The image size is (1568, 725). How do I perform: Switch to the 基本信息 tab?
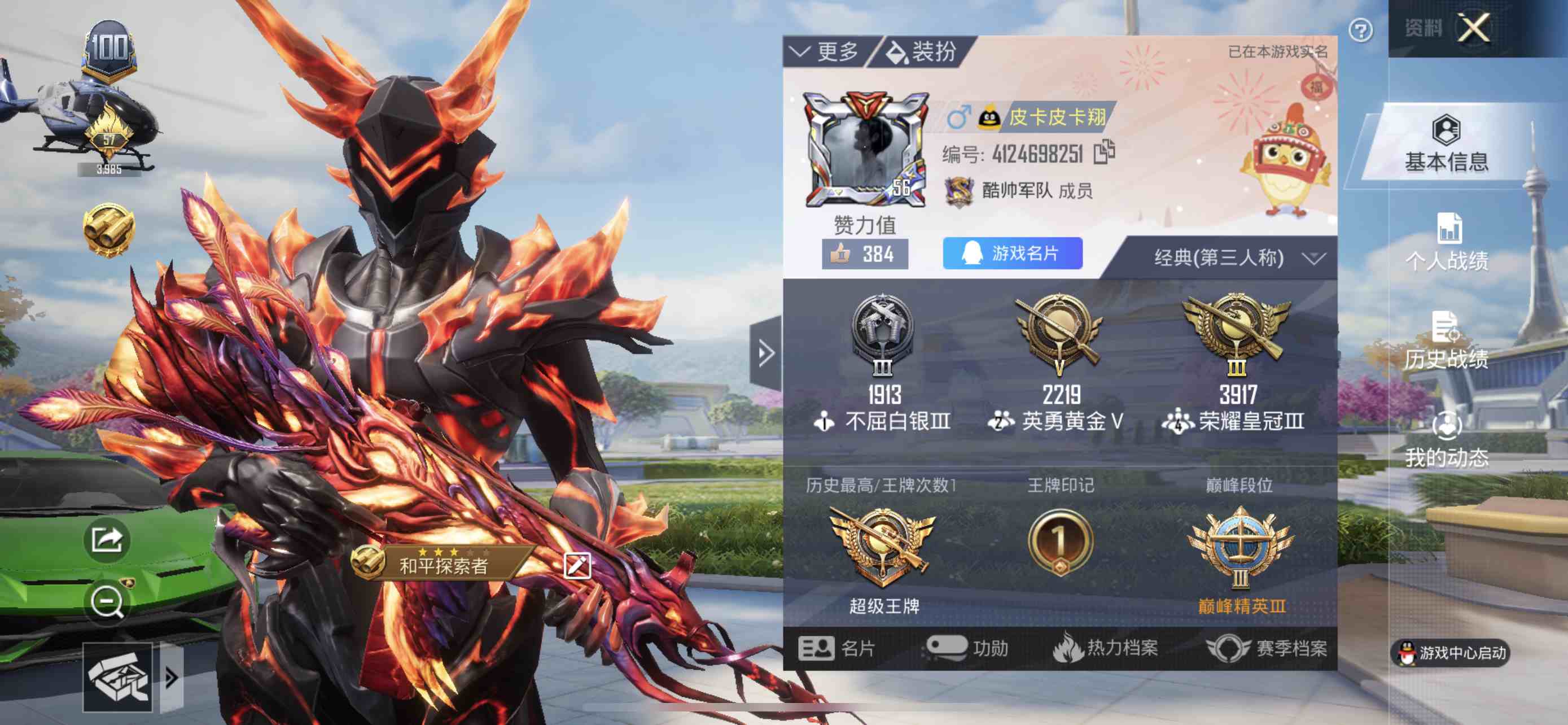(1446, 145)
